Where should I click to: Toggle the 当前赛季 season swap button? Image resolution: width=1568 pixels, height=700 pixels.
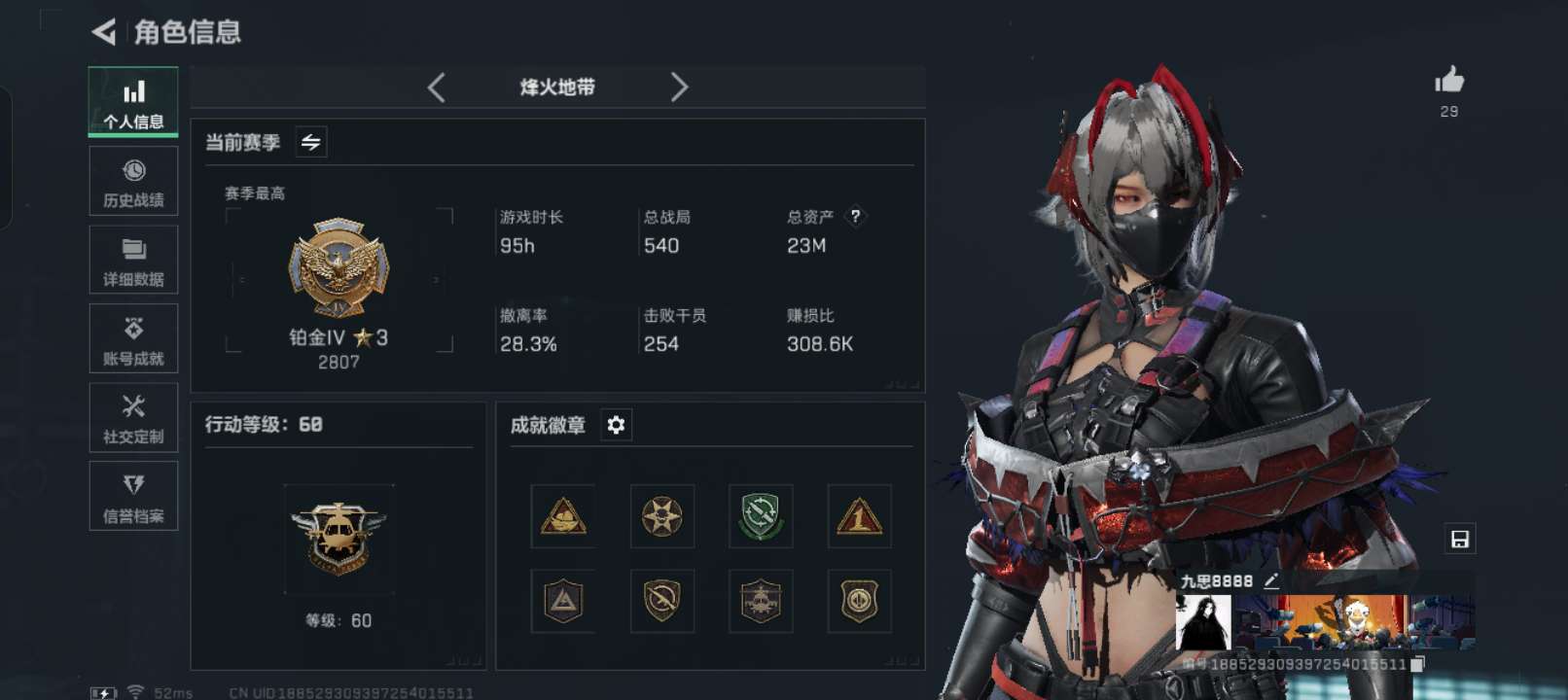[x=311, y=142]
